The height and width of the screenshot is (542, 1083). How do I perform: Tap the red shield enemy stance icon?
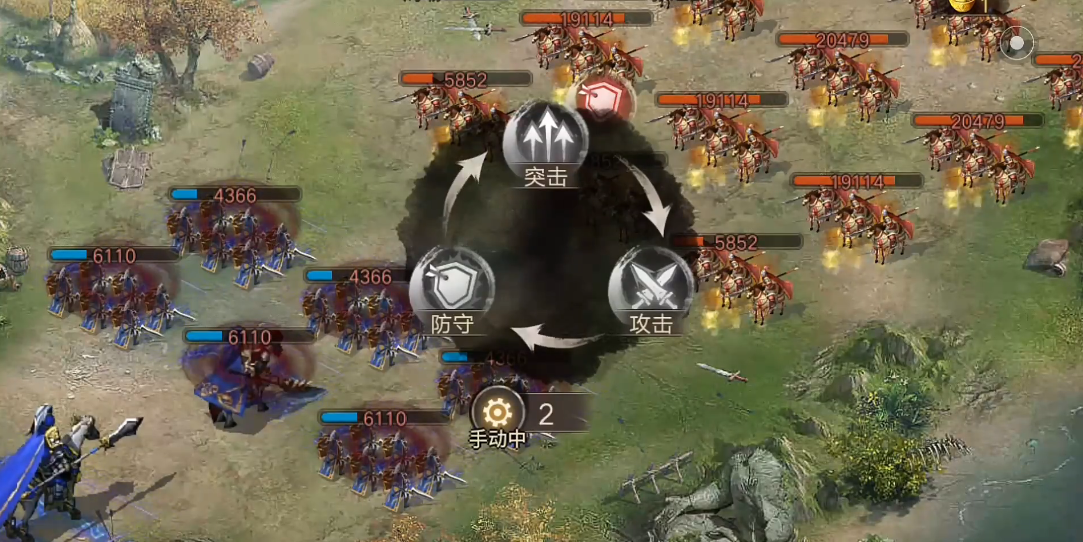(607, 97)
